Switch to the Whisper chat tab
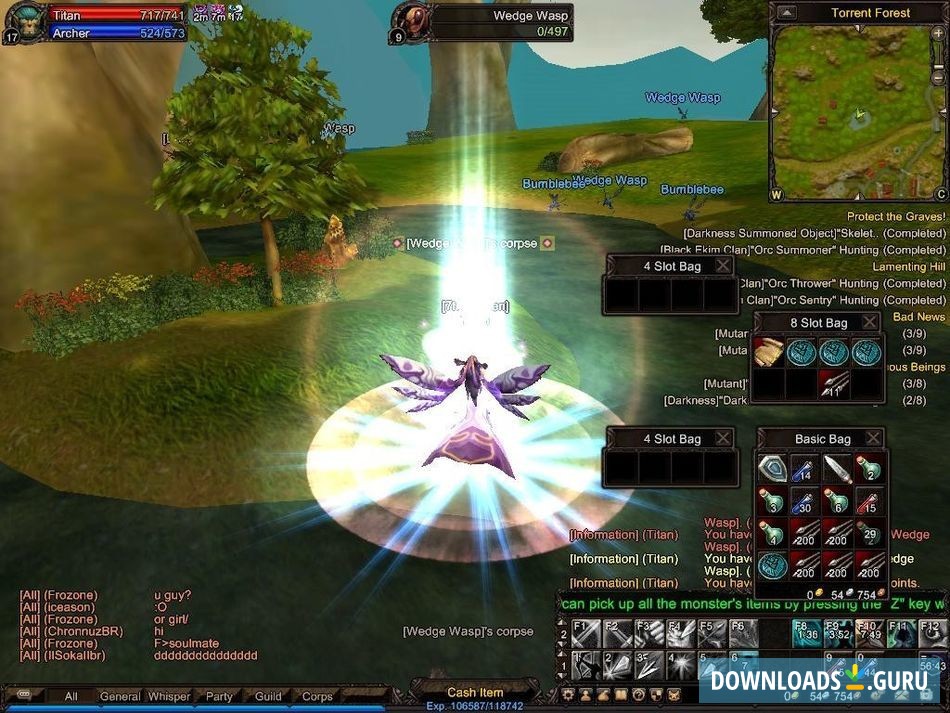This screenshot has height=713, width=950. pyautogui.click(x=169, y=696)
